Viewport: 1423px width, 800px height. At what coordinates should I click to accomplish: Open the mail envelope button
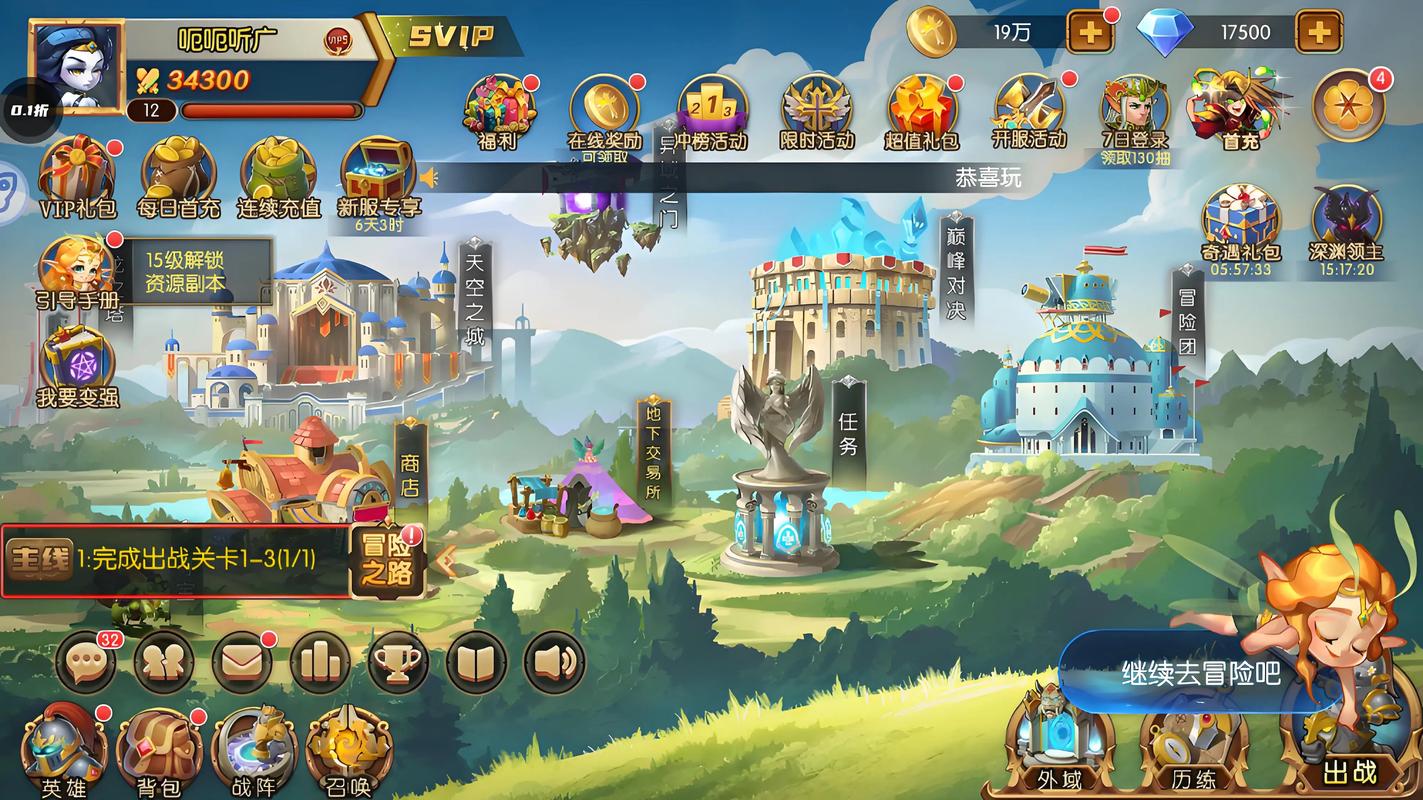(x=242, y=661)
